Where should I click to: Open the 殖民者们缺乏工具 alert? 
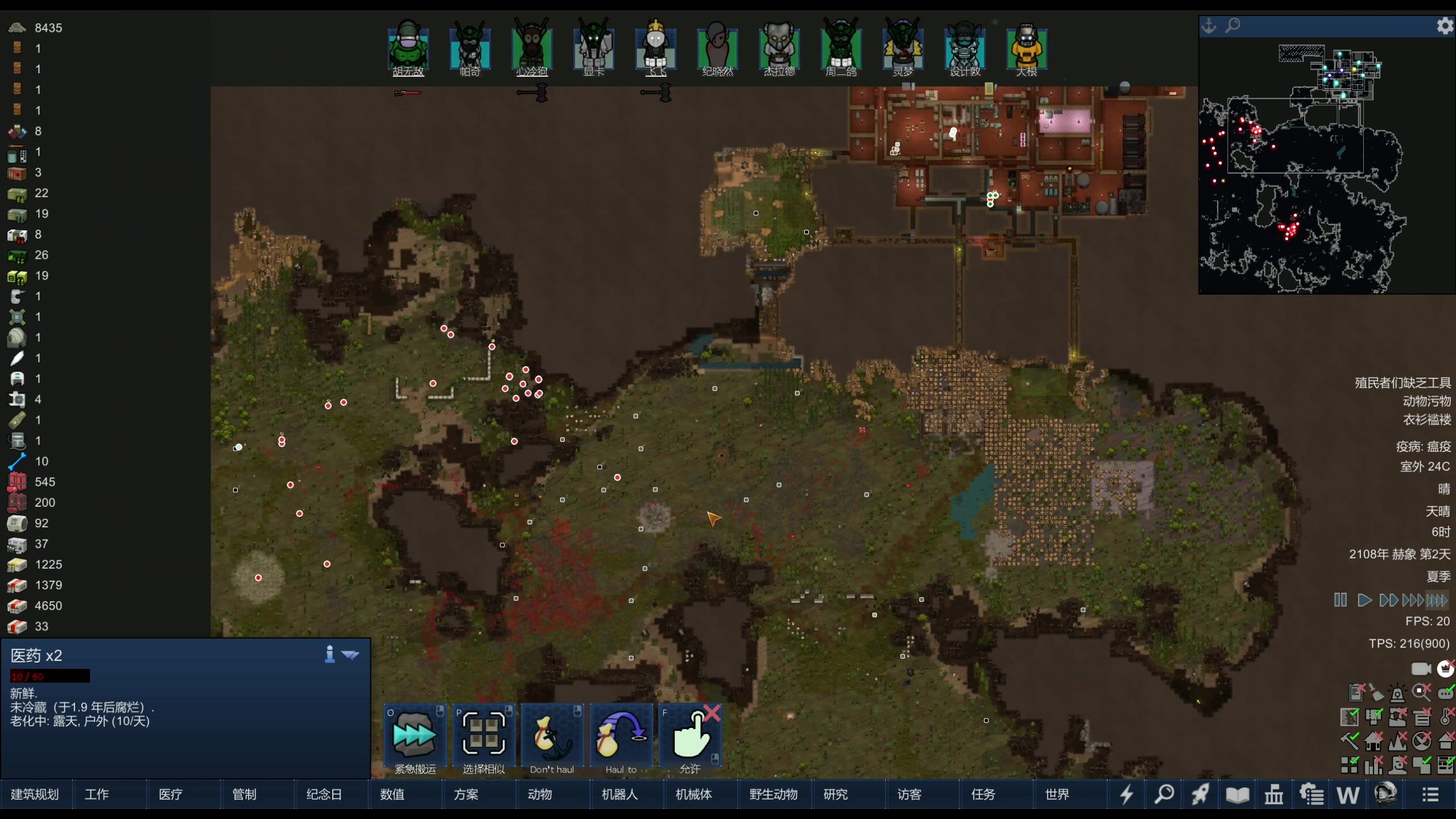[1403, 383]
